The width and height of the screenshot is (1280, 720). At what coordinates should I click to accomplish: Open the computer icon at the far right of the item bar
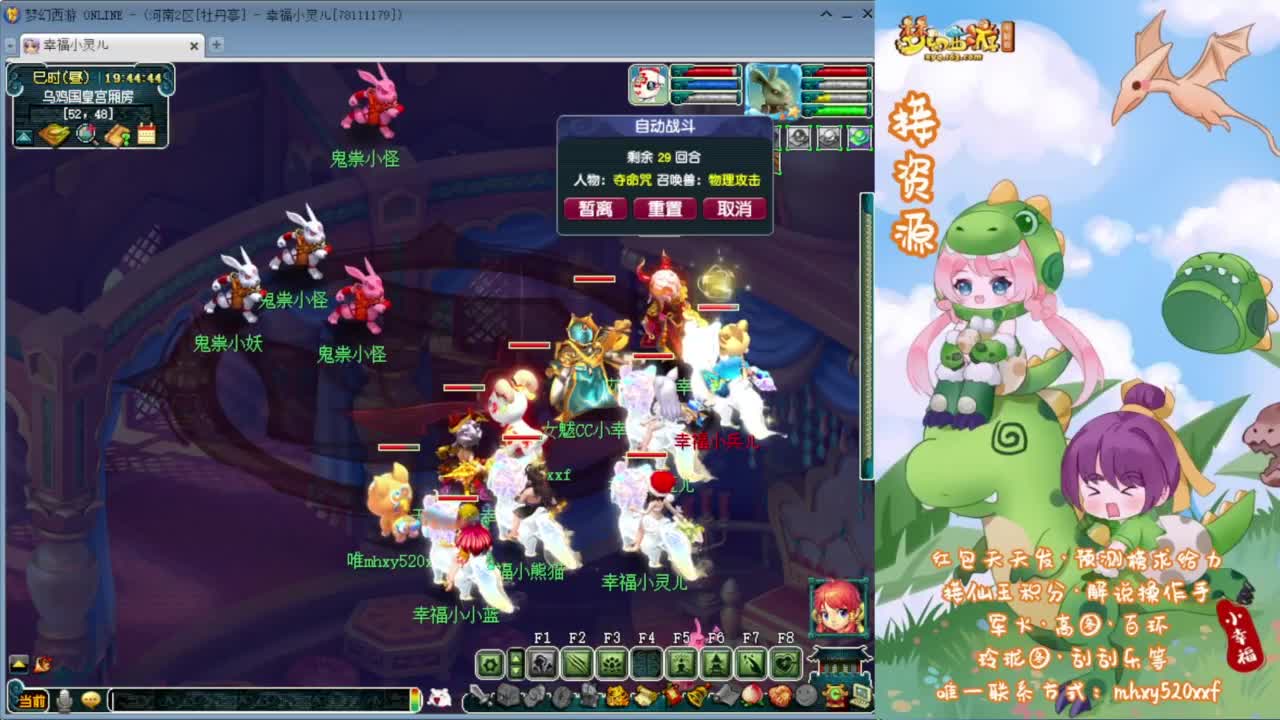point(859,697)
